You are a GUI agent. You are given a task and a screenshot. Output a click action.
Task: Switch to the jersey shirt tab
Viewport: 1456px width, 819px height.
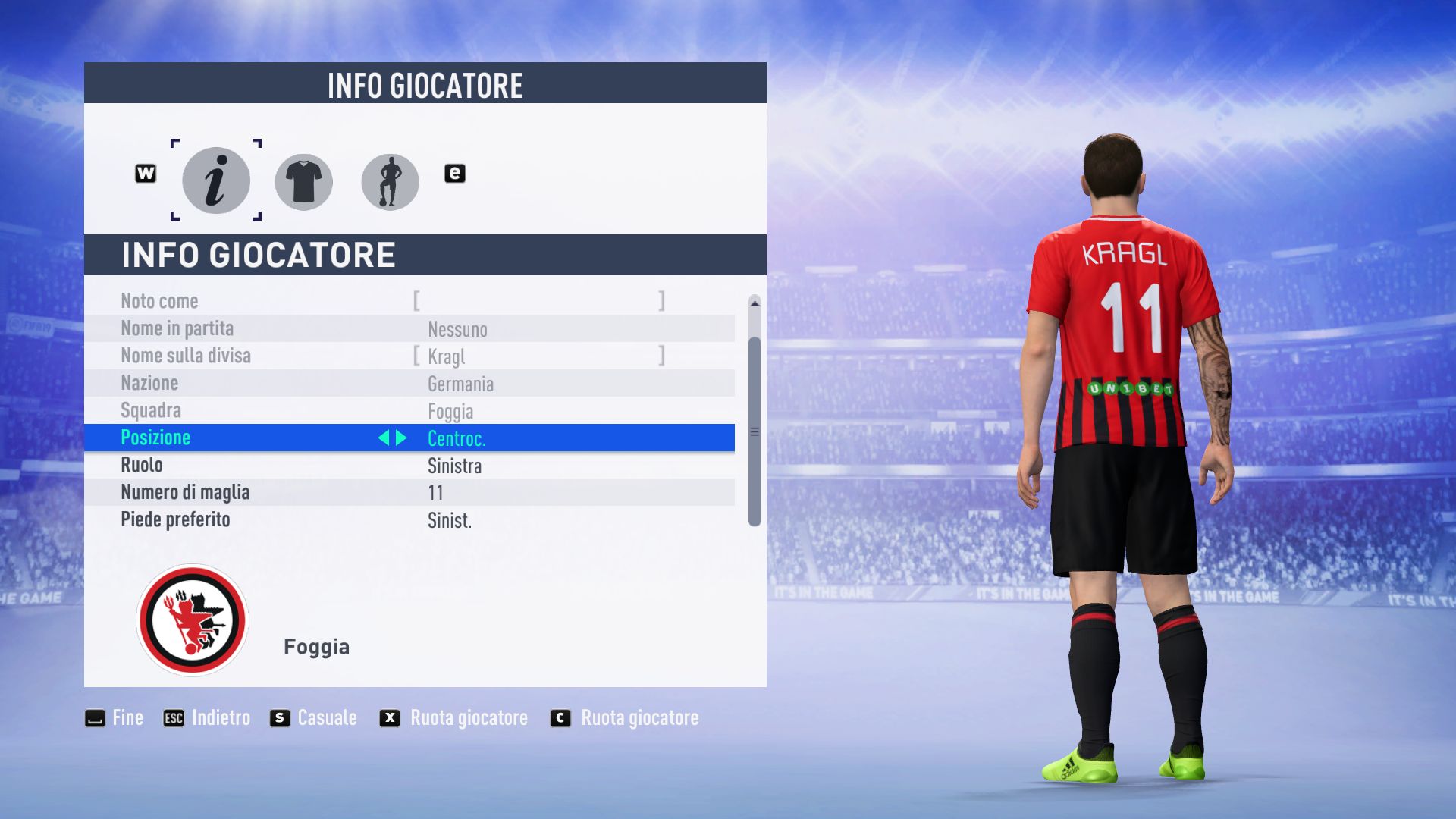[303, 182]
